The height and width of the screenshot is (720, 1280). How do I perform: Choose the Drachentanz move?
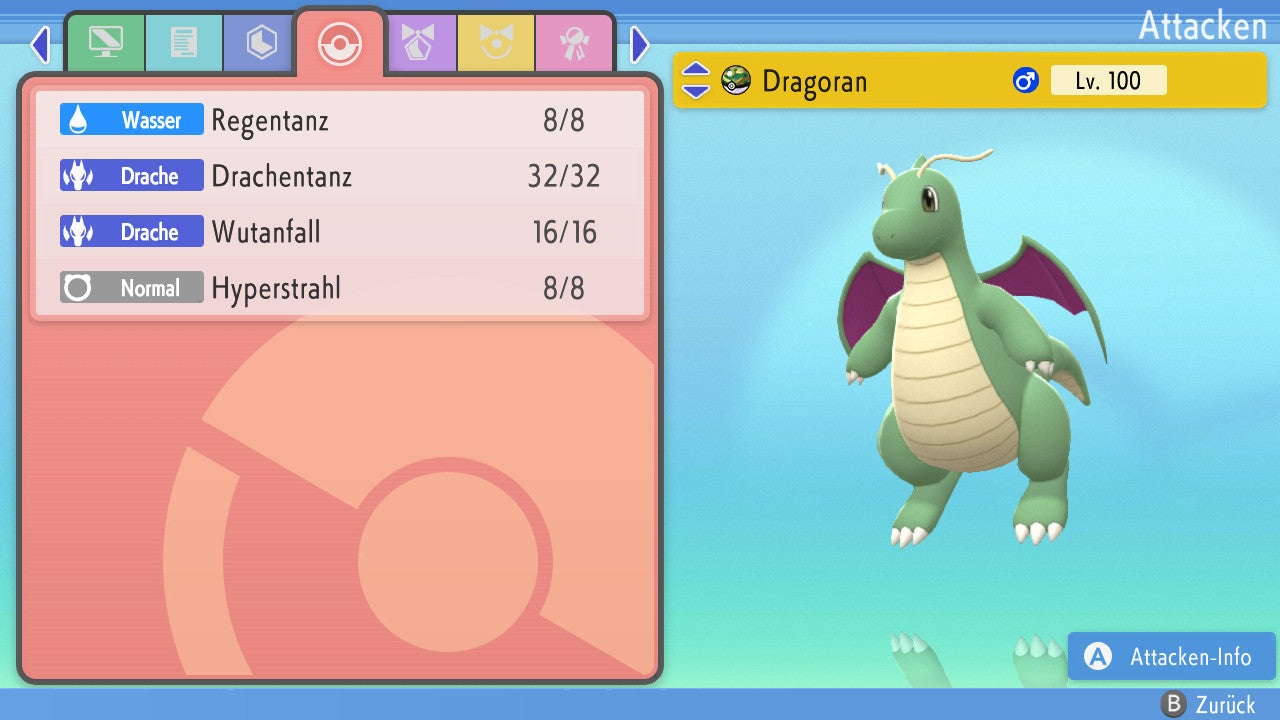[x=340, y=177]
